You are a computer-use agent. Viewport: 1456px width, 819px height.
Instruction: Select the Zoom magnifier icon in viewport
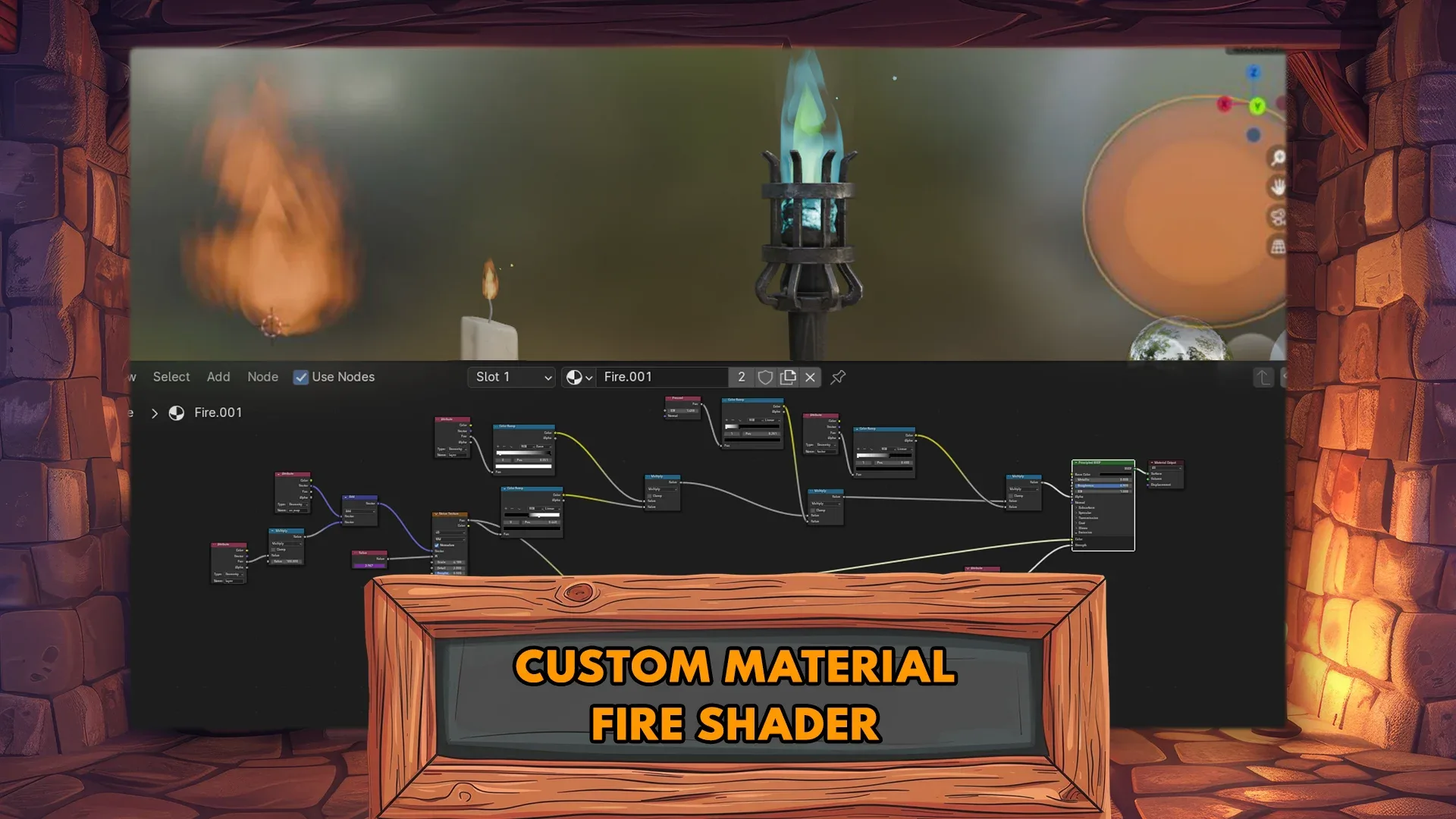click(1278, 157)
